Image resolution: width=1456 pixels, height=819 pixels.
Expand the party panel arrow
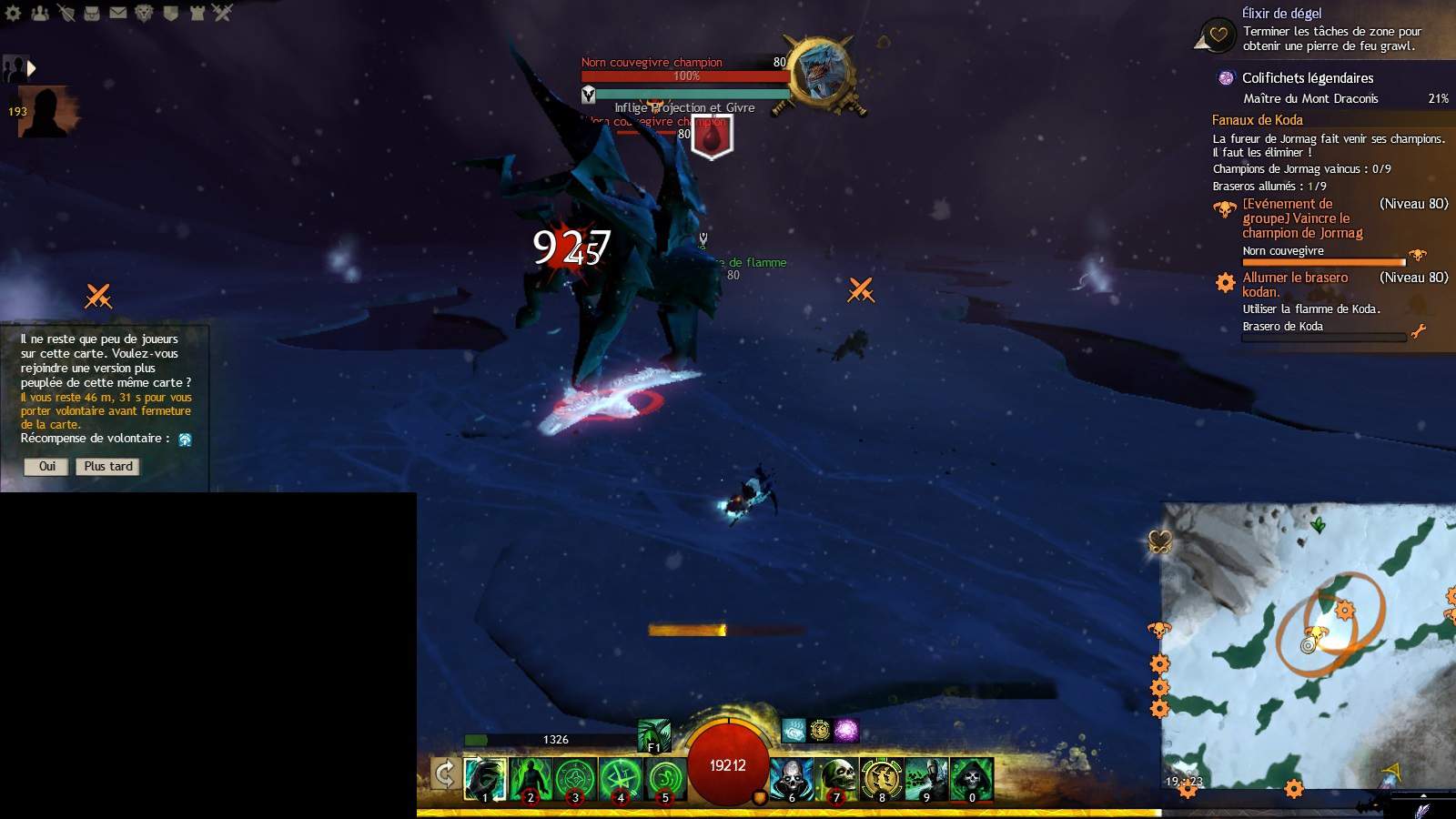(x=32, y=68)
